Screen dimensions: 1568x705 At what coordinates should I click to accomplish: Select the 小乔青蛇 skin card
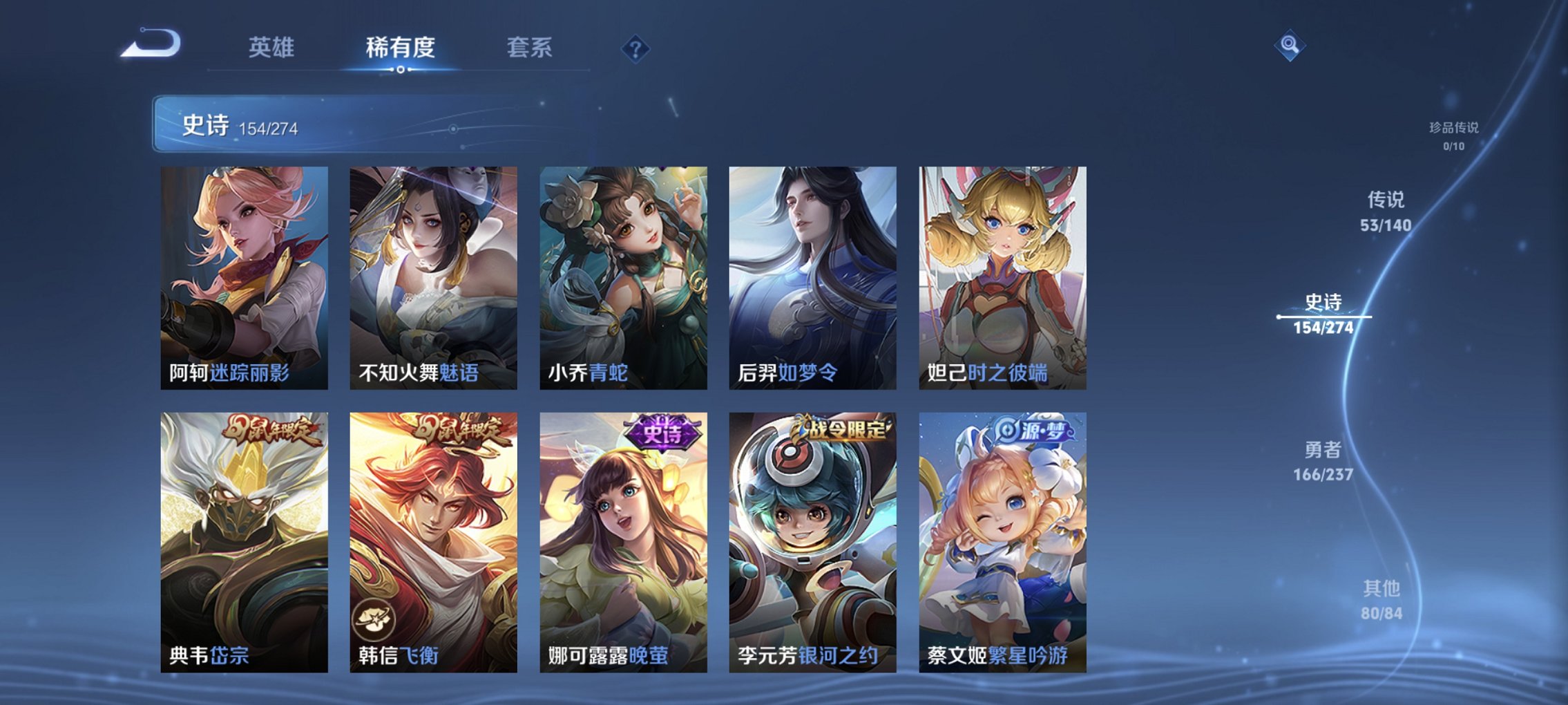point(625,276)
